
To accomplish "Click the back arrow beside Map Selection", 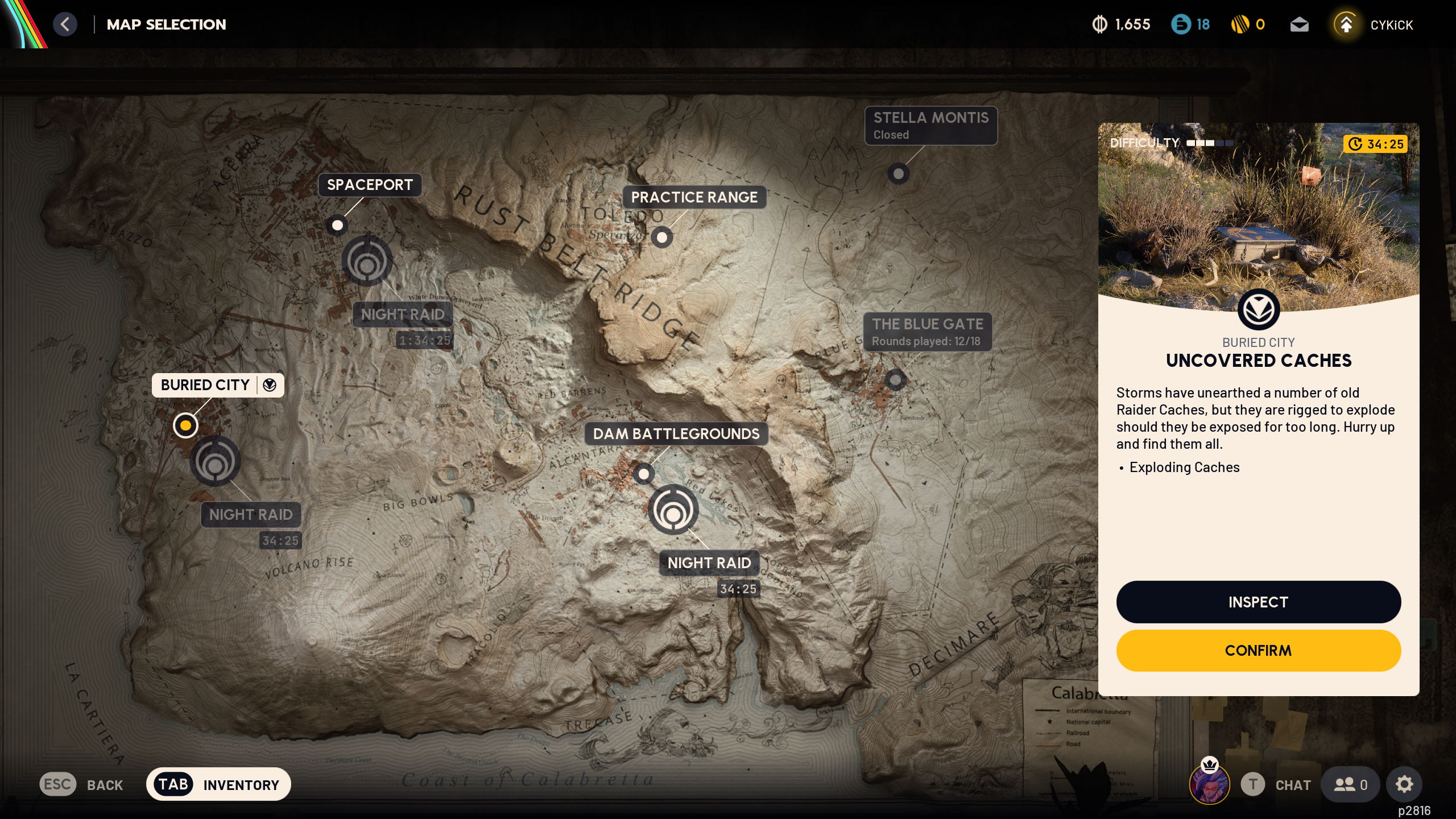I will [65, 24].
